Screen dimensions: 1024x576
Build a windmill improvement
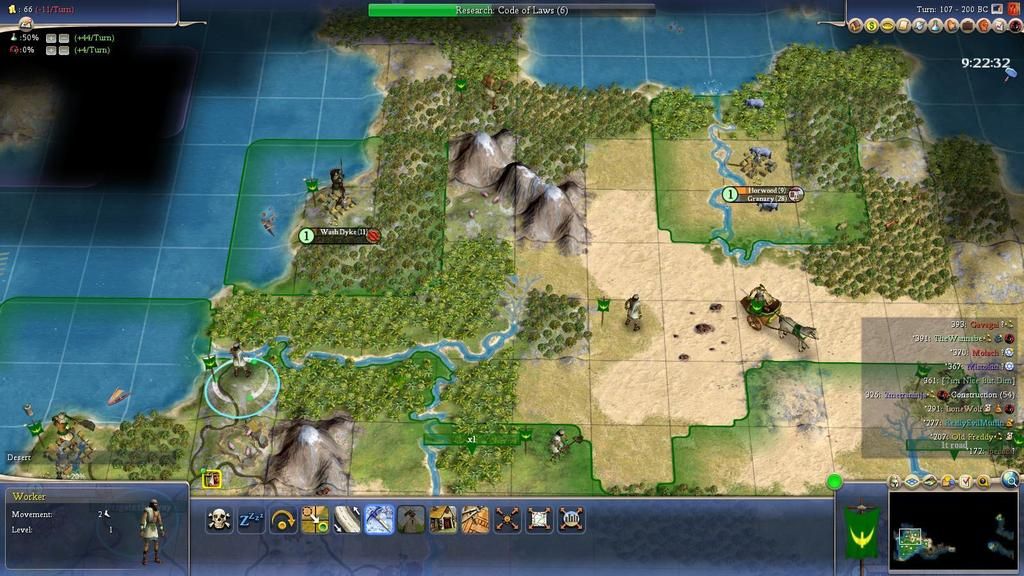411,519
